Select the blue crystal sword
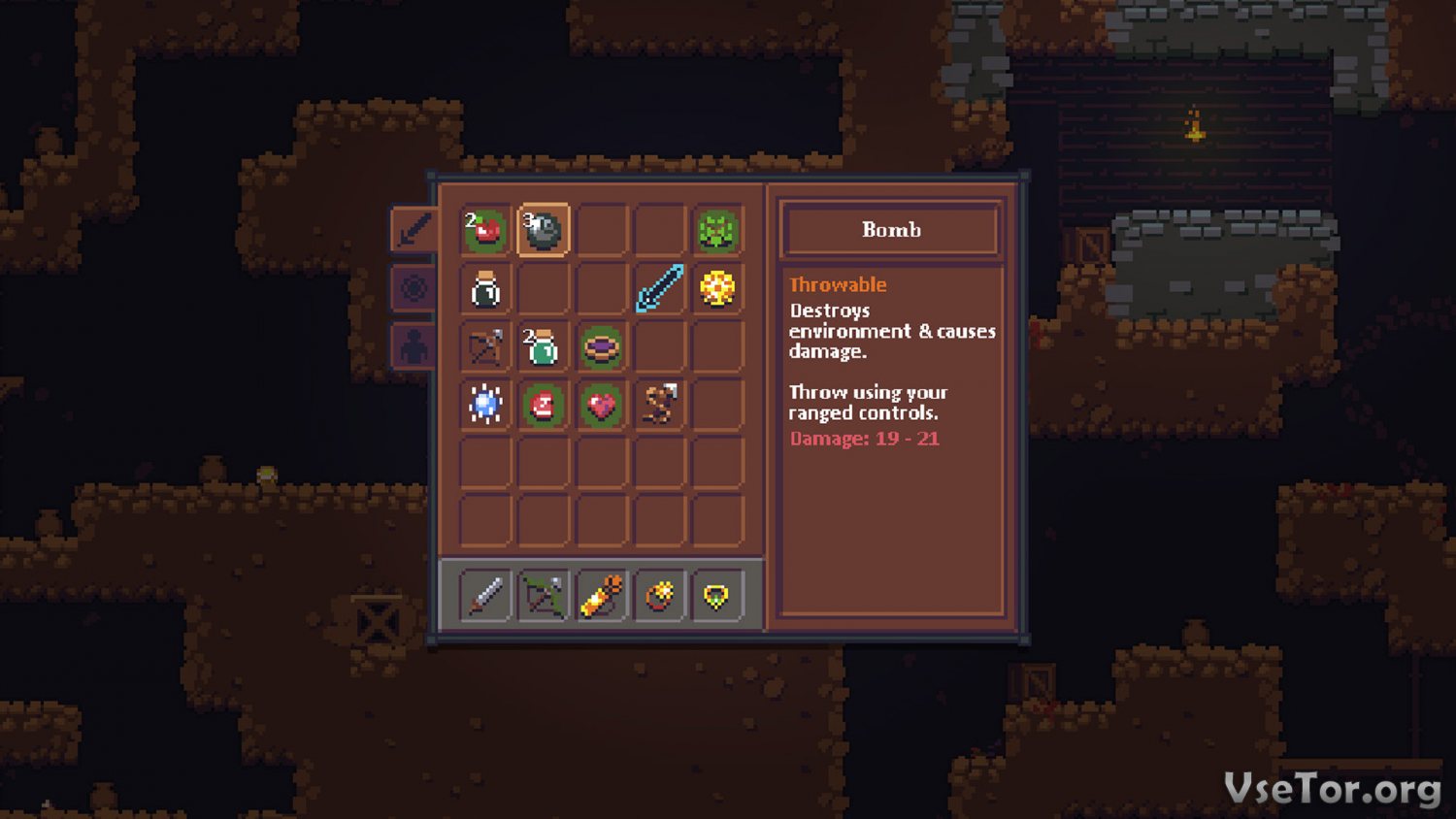The width and height of the screenshot is (1456, 819). tap(660, 288)
